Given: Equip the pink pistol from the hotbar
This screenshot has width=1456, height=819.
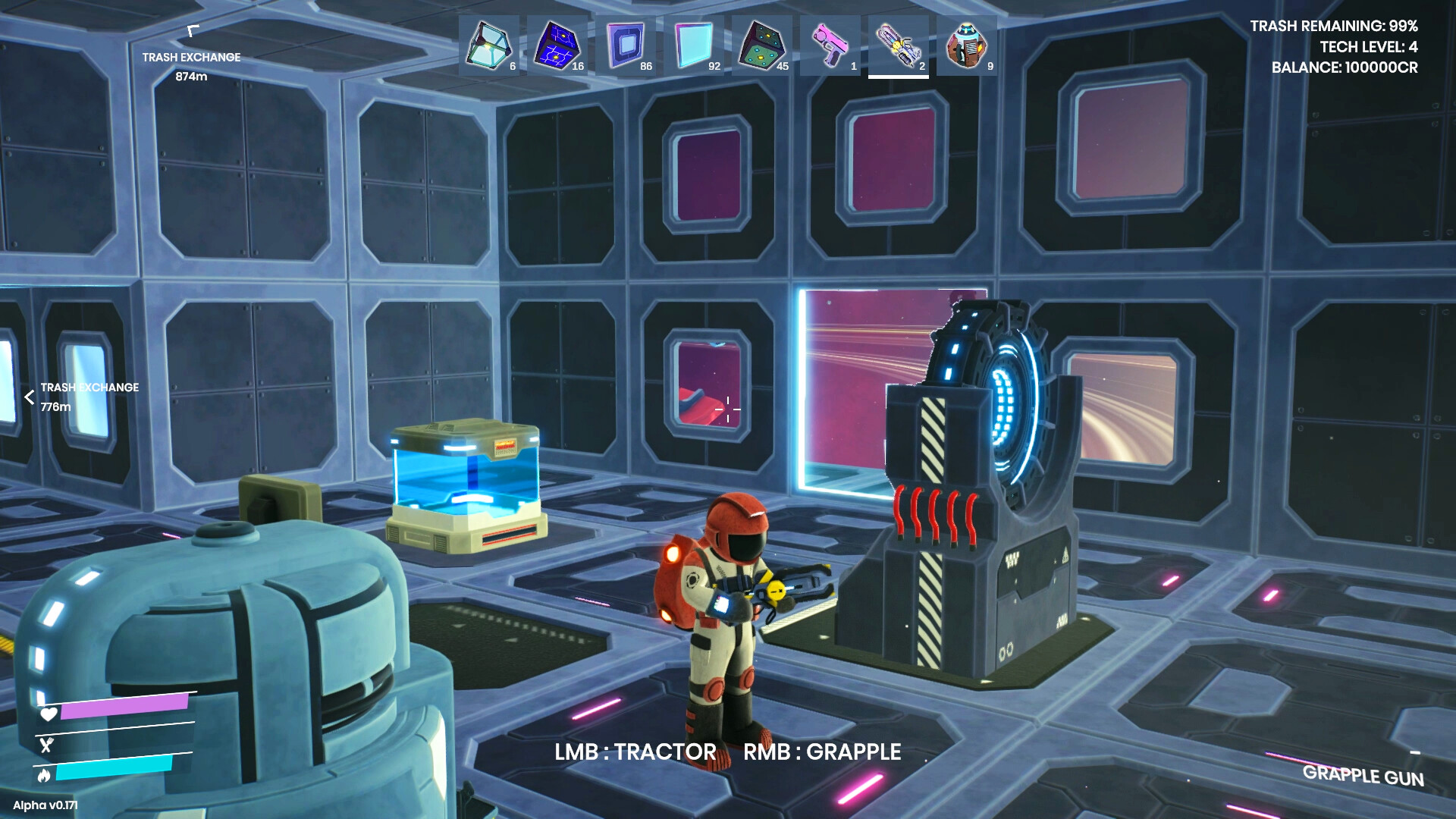Looking at the screenshot, I should (x=830, y=45).
